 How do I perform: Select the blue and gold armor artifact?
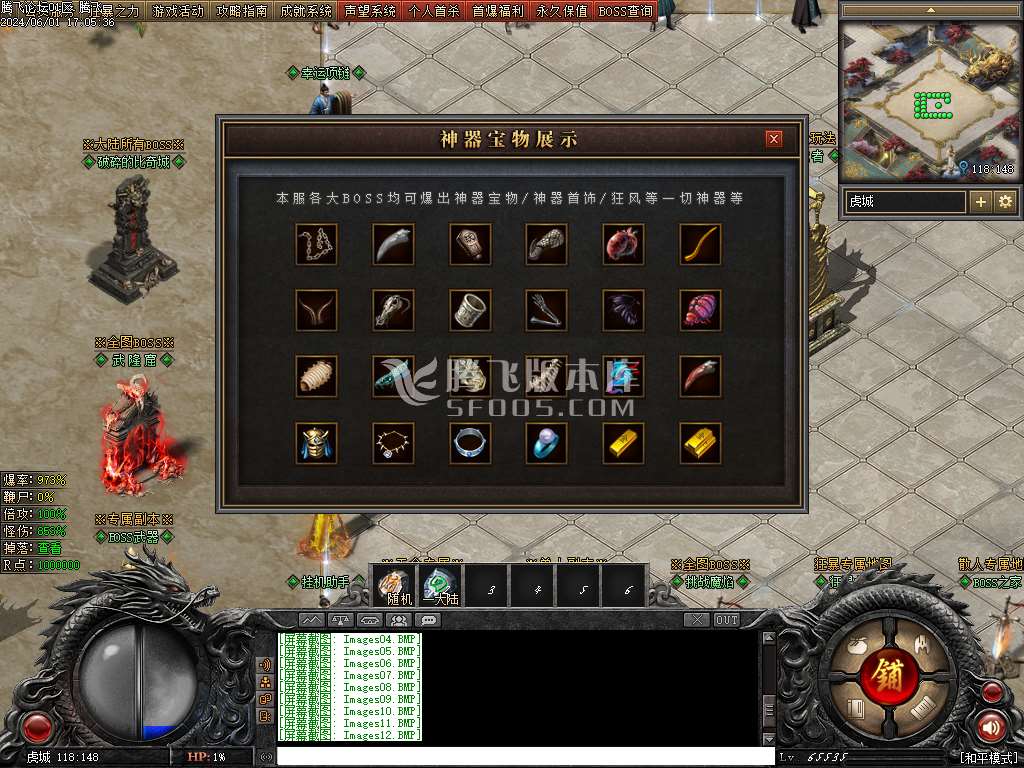coord(316,443)
